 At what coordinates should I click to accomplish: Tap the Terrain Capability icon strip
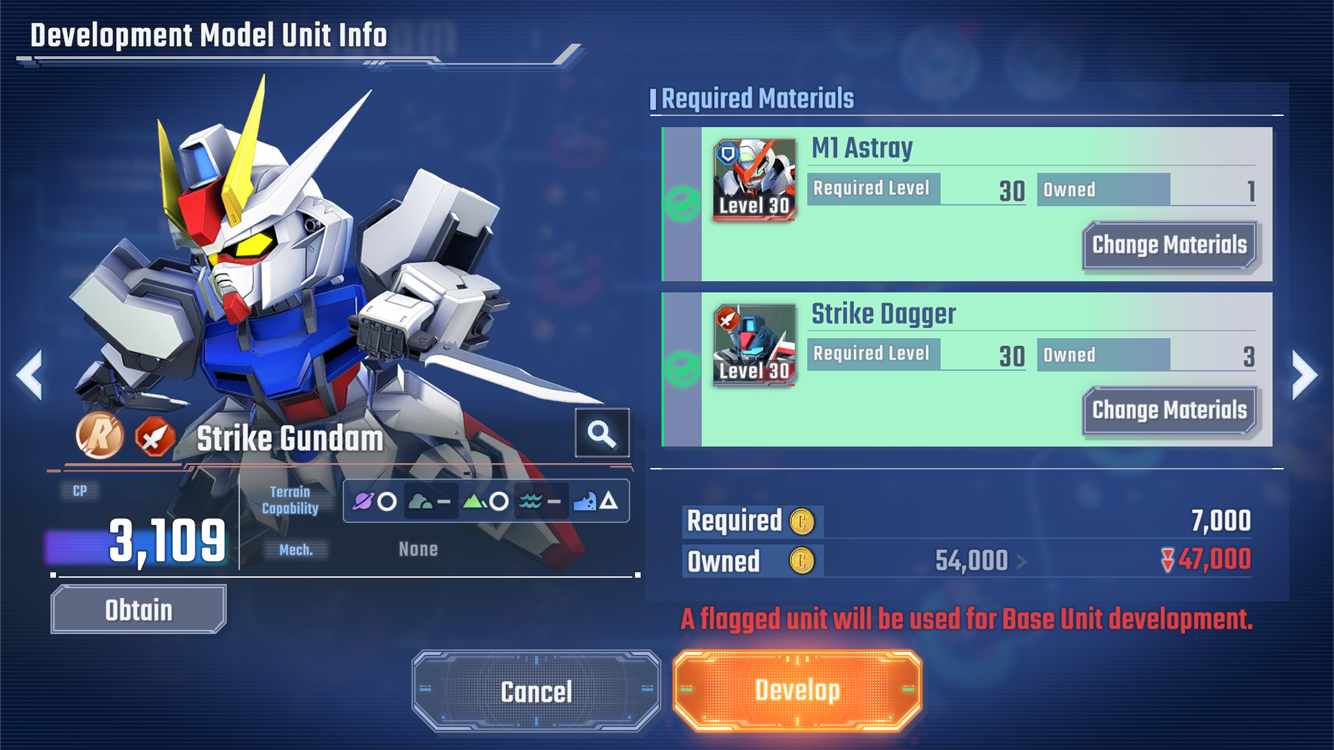click(x=486, y=501)
